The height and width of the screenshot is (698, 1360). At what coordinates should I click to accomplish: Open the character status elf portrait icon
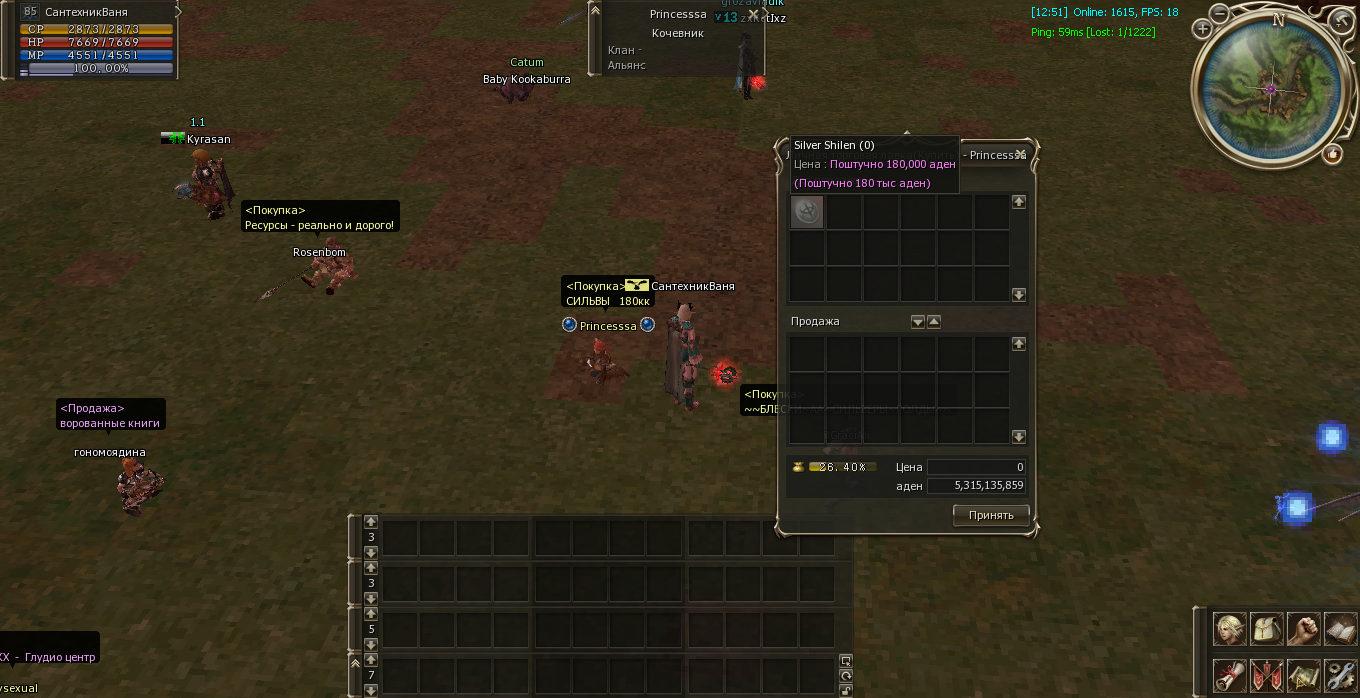tap(1229, 629)
